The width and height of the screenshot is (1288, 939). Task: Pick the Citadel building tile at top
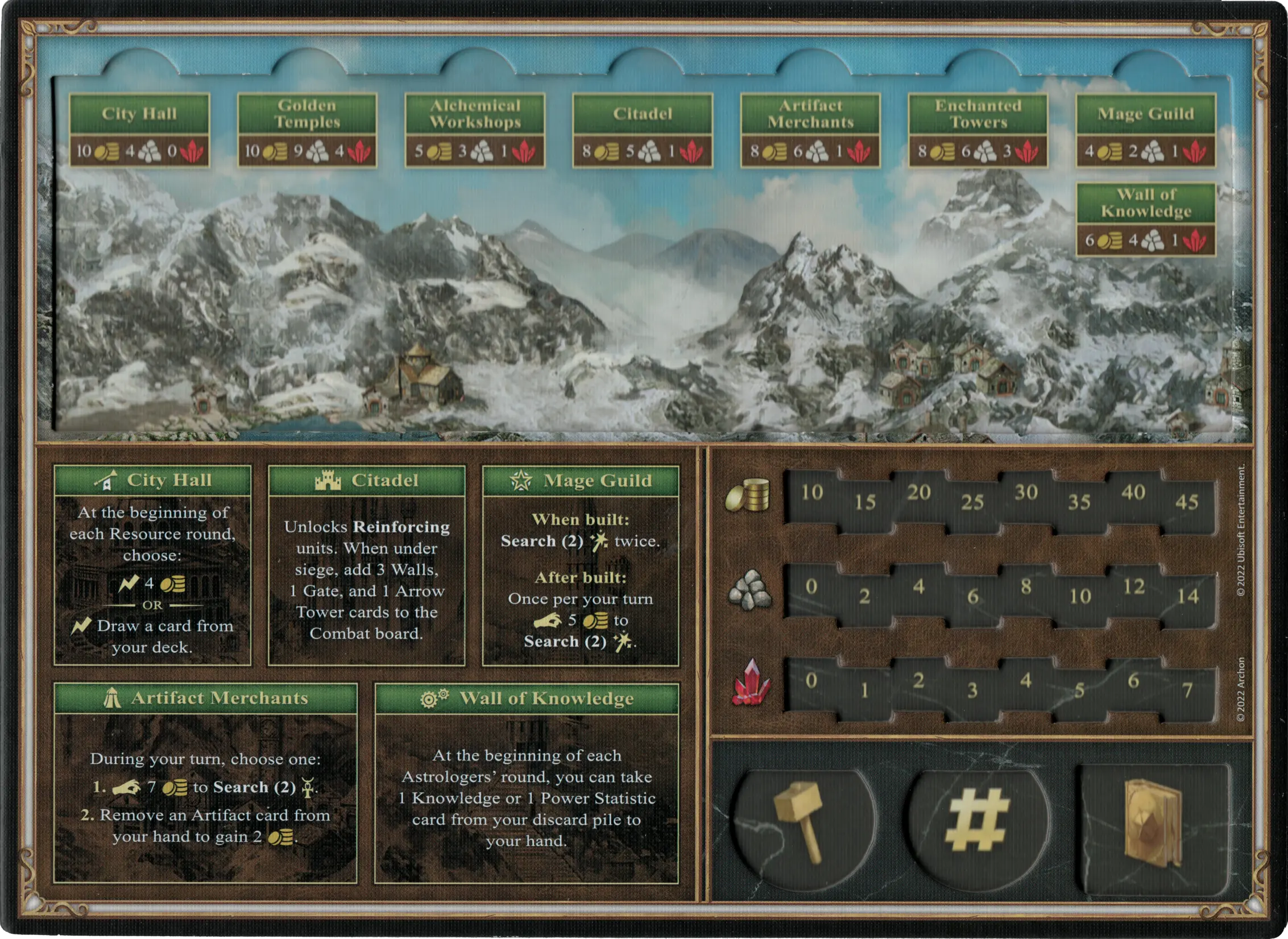(x=643, y=130)
